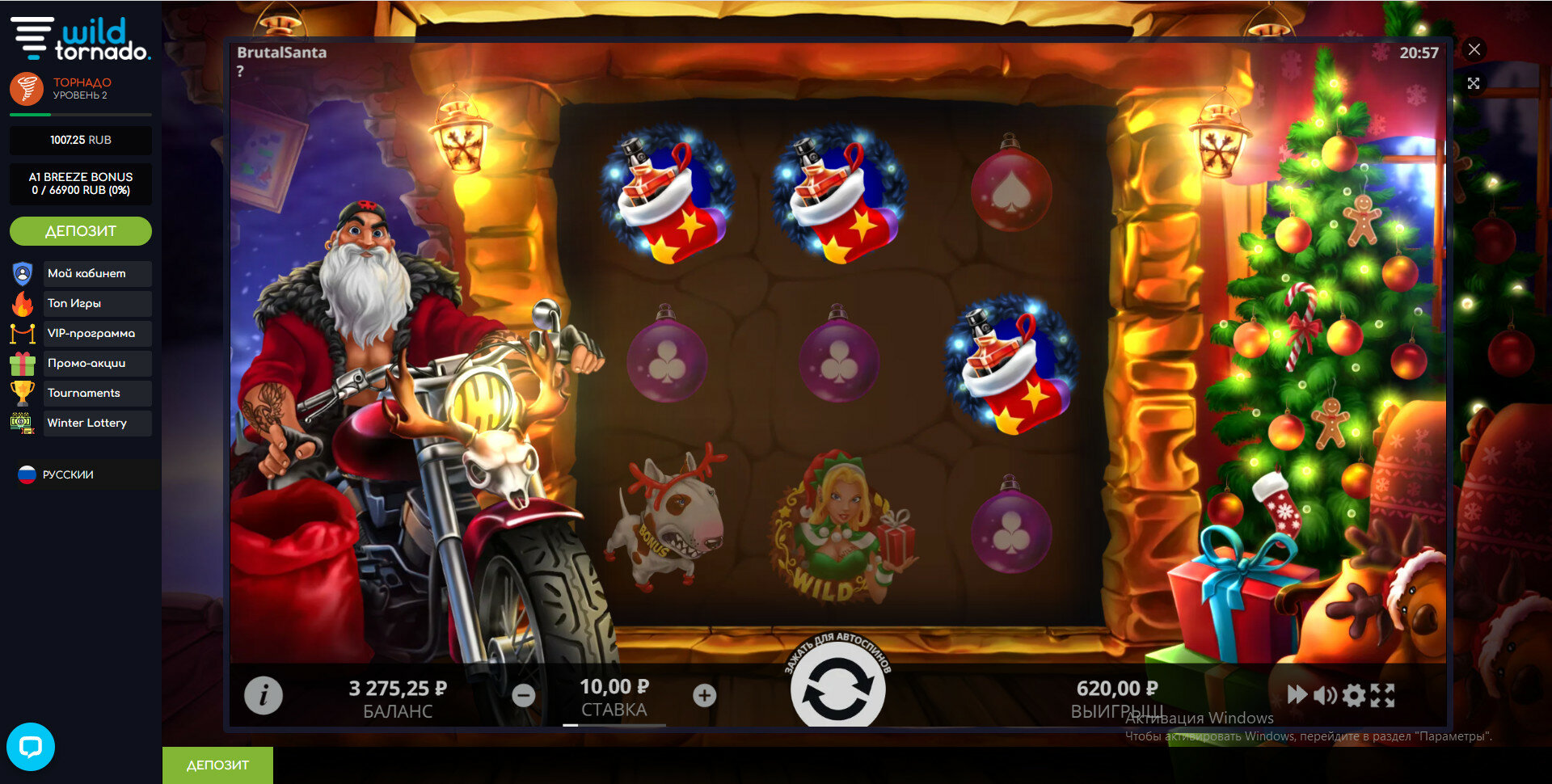Expand the game frame with the arrows icon
The height and width of the screenshot is (784, 1552).
1474,83
